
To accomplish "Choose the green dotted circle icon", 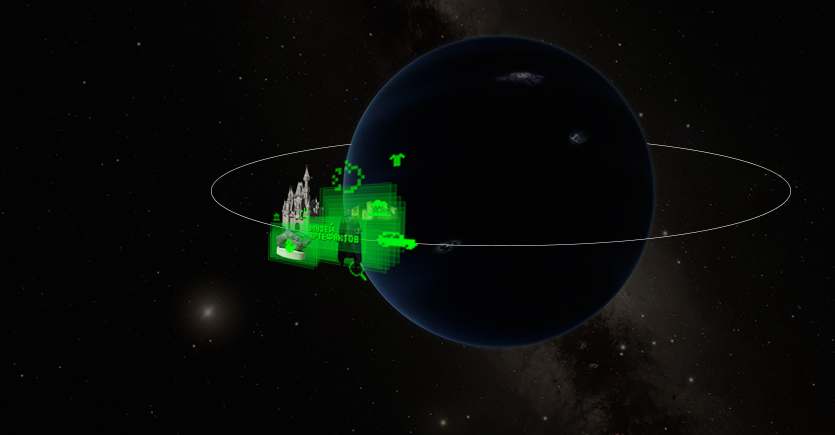I will click(349, 177).
